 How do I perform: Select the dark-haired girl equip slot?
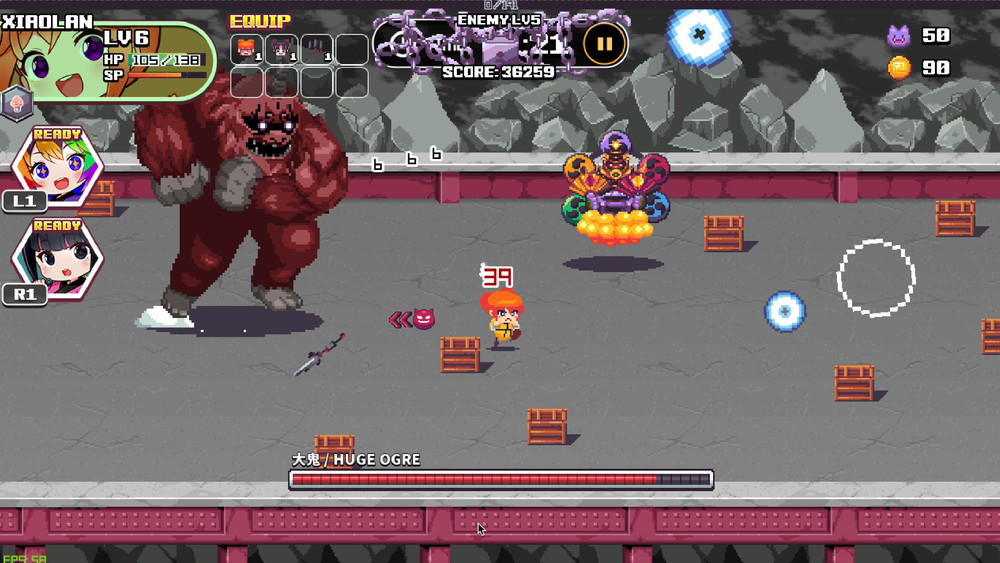click(281, 49)
